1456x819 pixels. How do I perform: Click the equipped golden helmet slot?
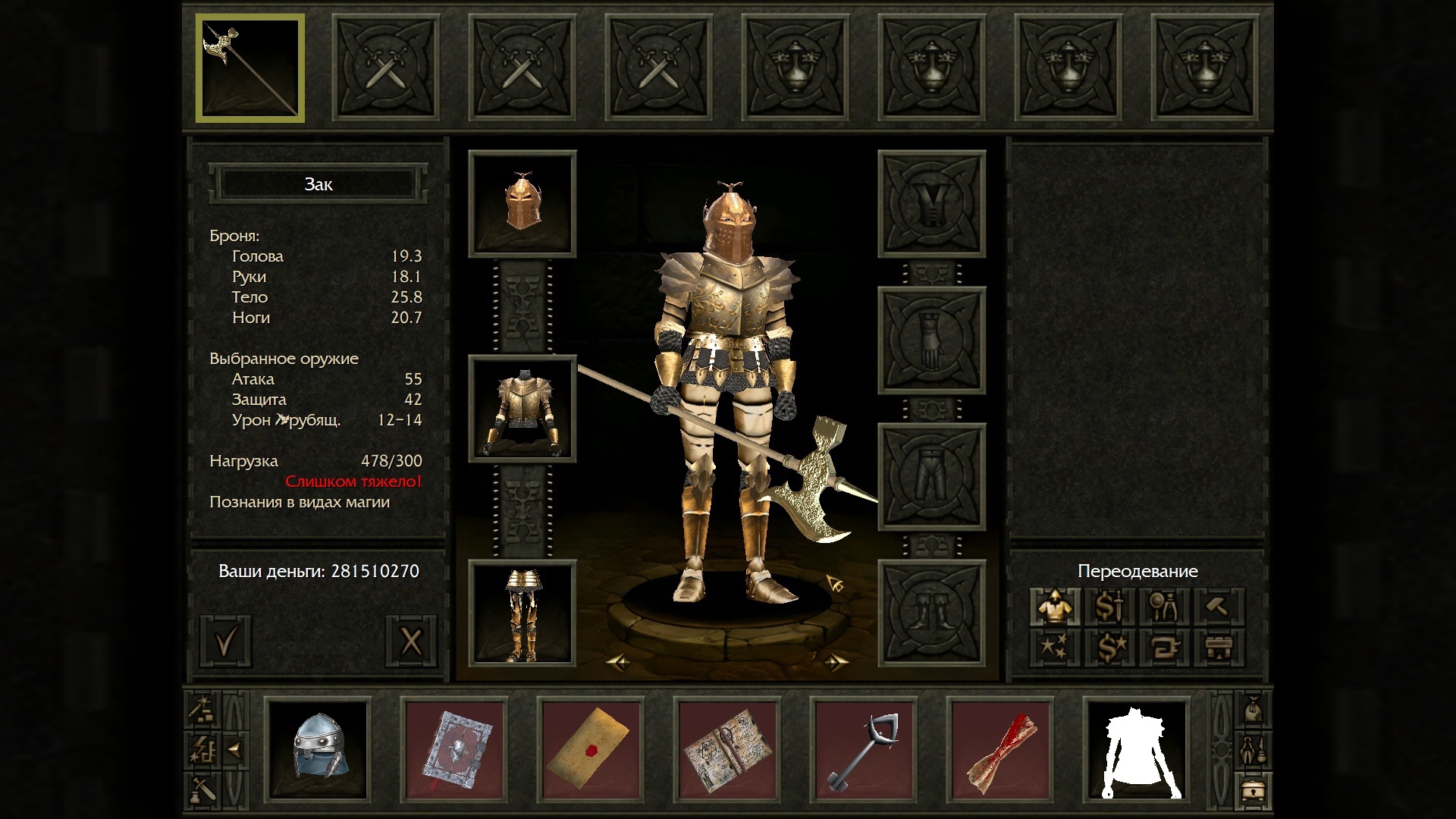tap(522, 203)
